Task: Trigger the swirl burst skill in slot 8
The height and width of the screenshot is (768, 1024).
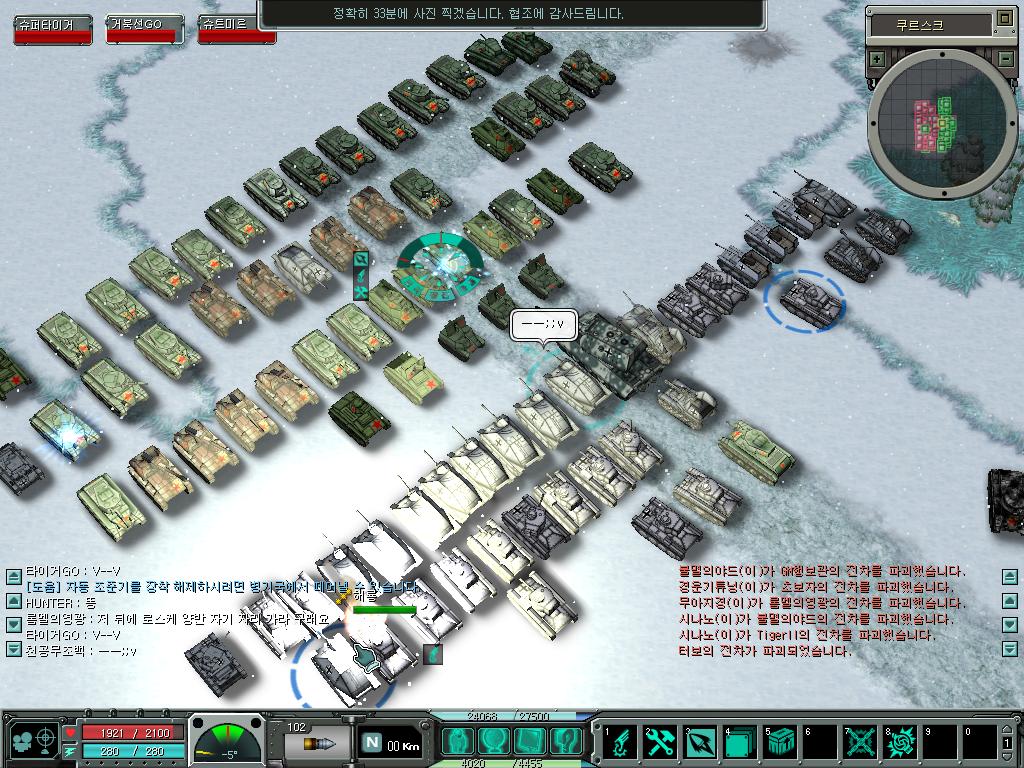Action: [900, 741]
